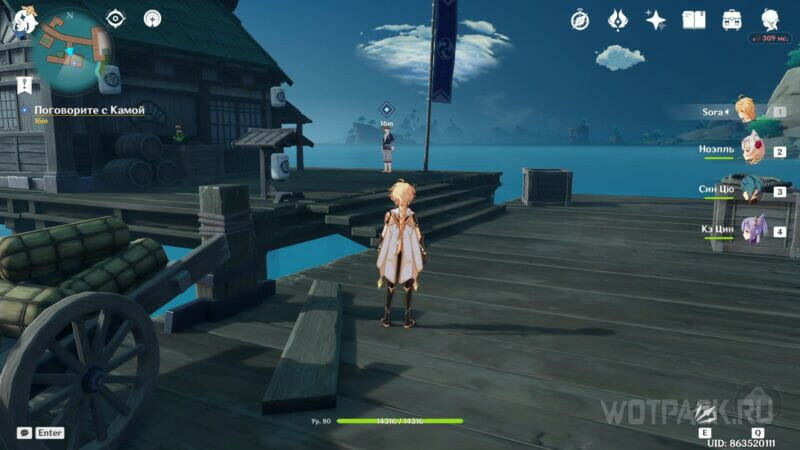The height and width of the screenshot is (450, 800).
Task: Click the eye-shaped icon beside the minimap
Action: coord(116,18)
